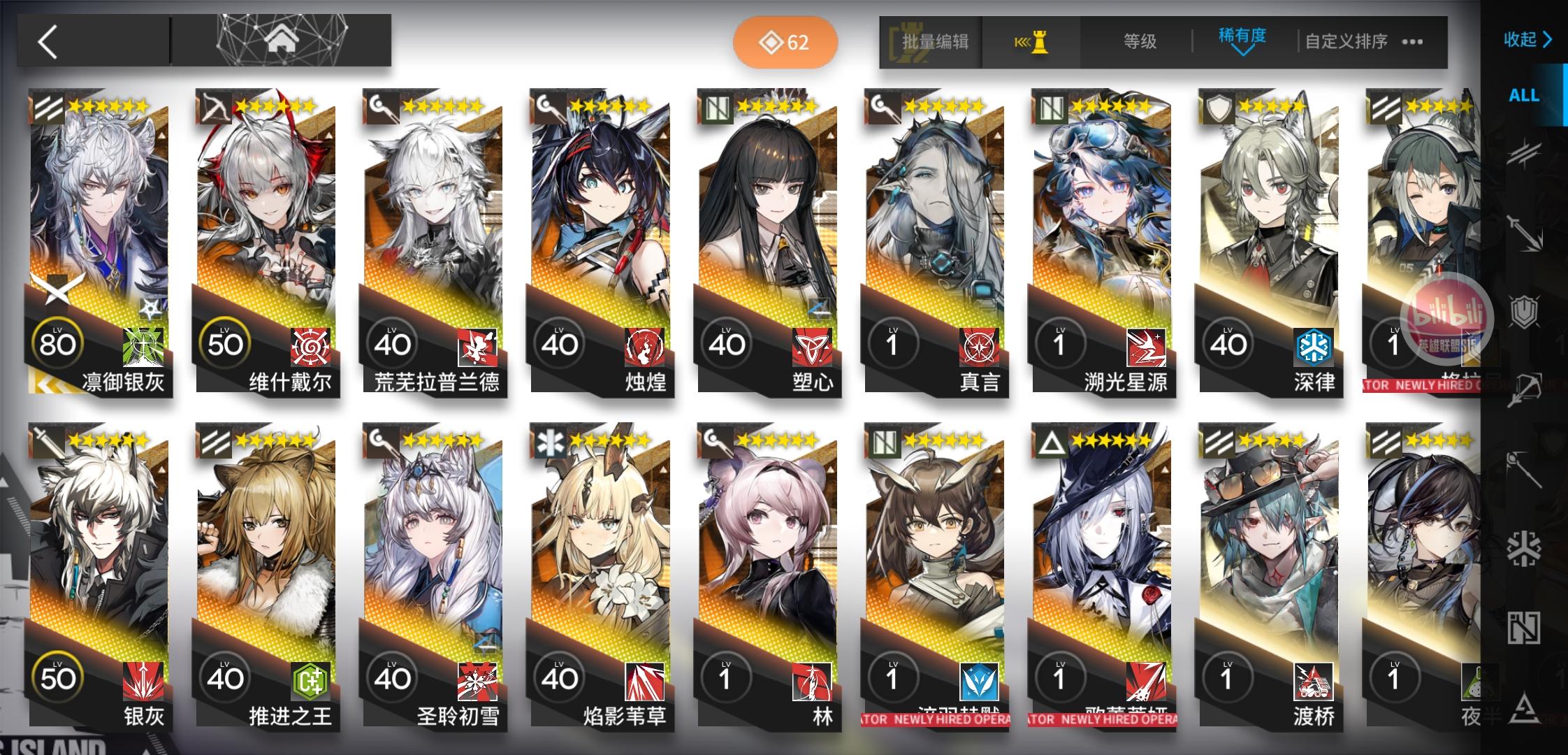Image resolution: width=1568 pixels, height=755 pixels.
Task: Select the 凛御银灰 level 80 operator card
Action: click(x=98, y=241)
